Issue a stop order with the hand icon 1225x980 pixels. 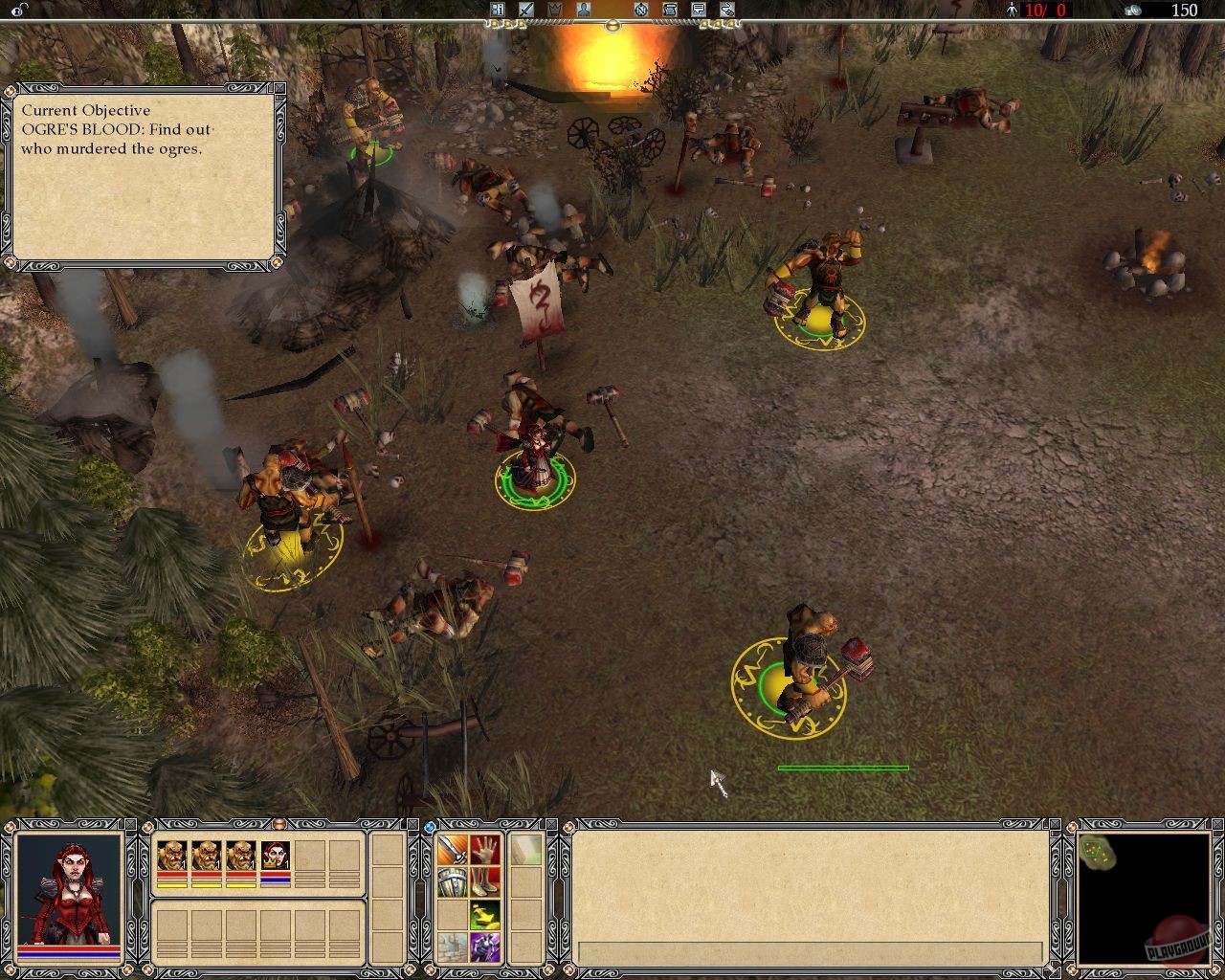[484, 850]
